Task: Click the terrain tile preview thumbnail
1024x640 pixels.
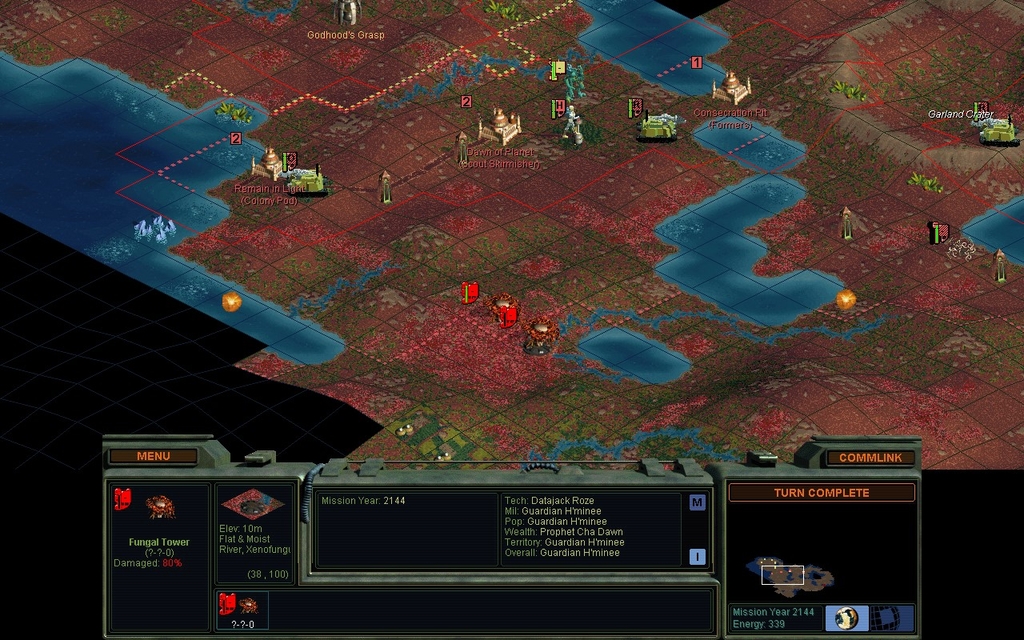Action: (x=255, y=505)
